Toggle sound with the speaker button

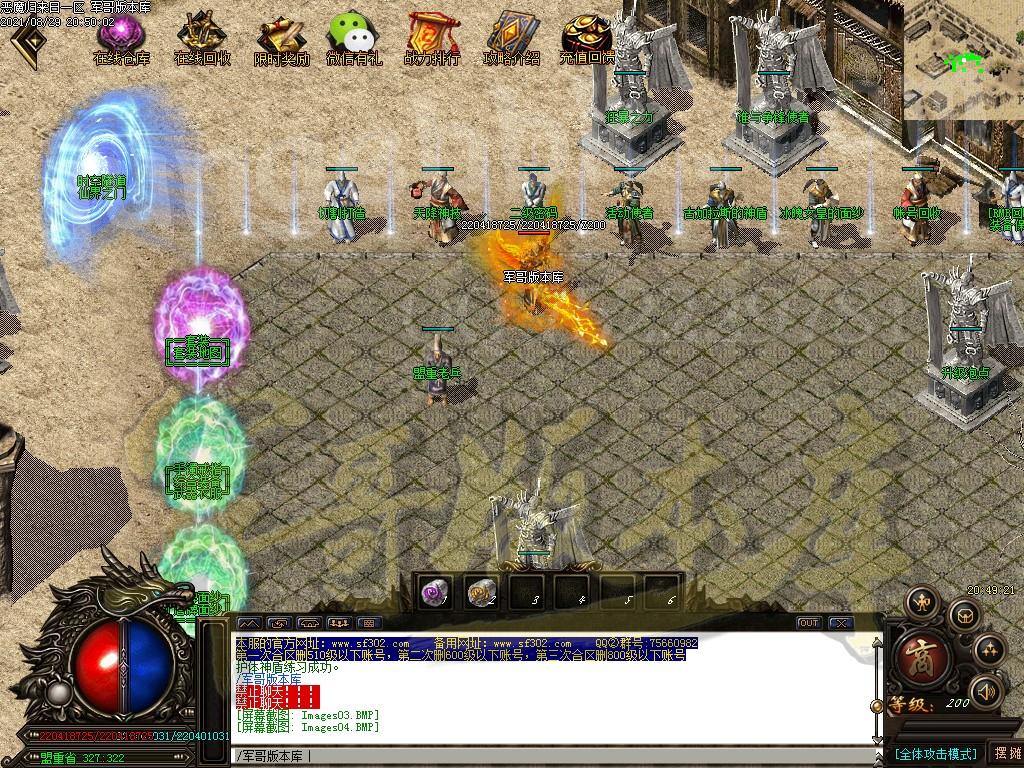click(x=985, y=691)
